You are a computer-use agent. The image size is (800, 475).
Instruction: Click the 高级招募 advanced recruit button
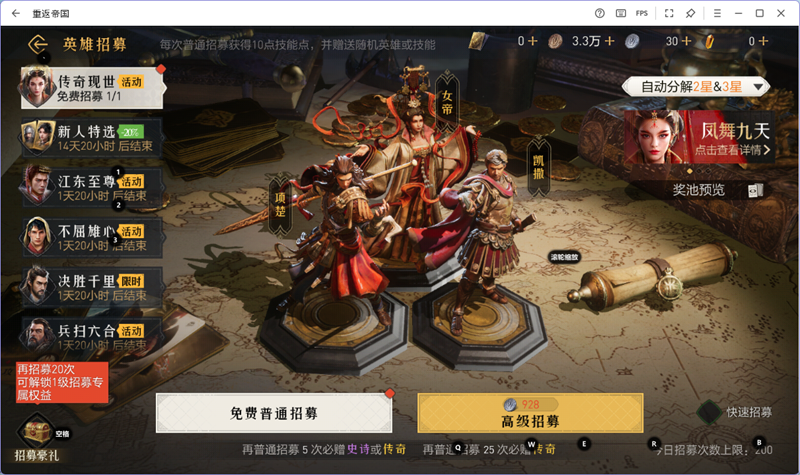530,413
